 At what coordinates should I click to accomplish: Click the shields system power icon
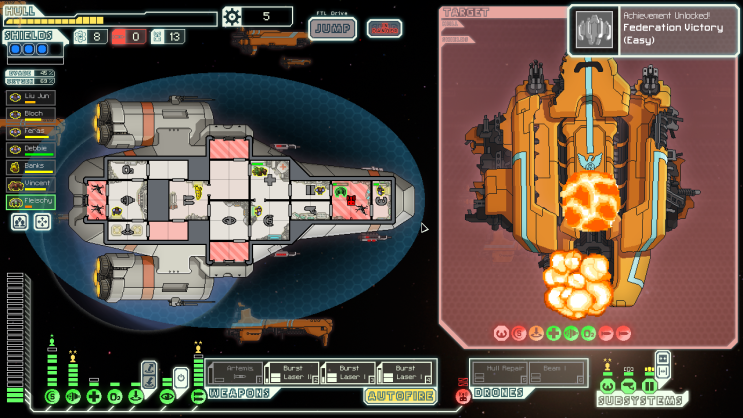click(52, 397)
